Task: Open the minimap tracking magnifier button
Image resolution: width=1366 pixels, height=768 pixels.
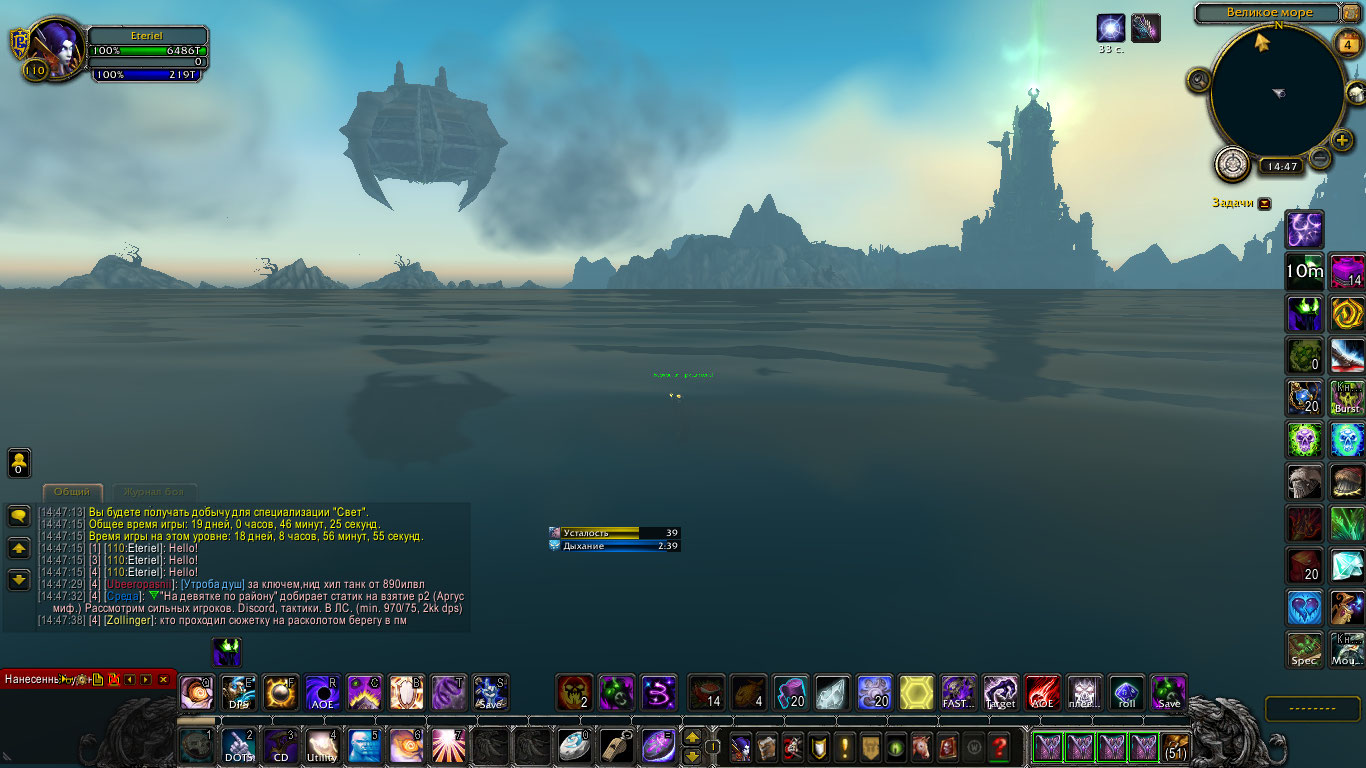Action: click(x=1199, y=79)
